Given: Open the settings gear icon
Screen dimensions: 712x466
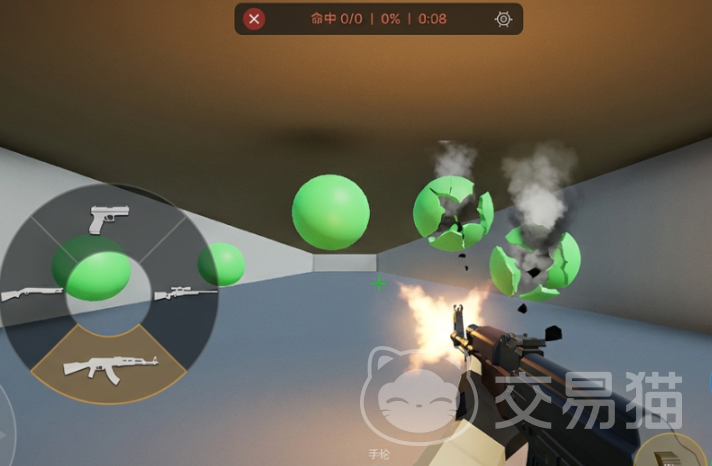Looking at the screenshot, I should click(x=503, y=19).
